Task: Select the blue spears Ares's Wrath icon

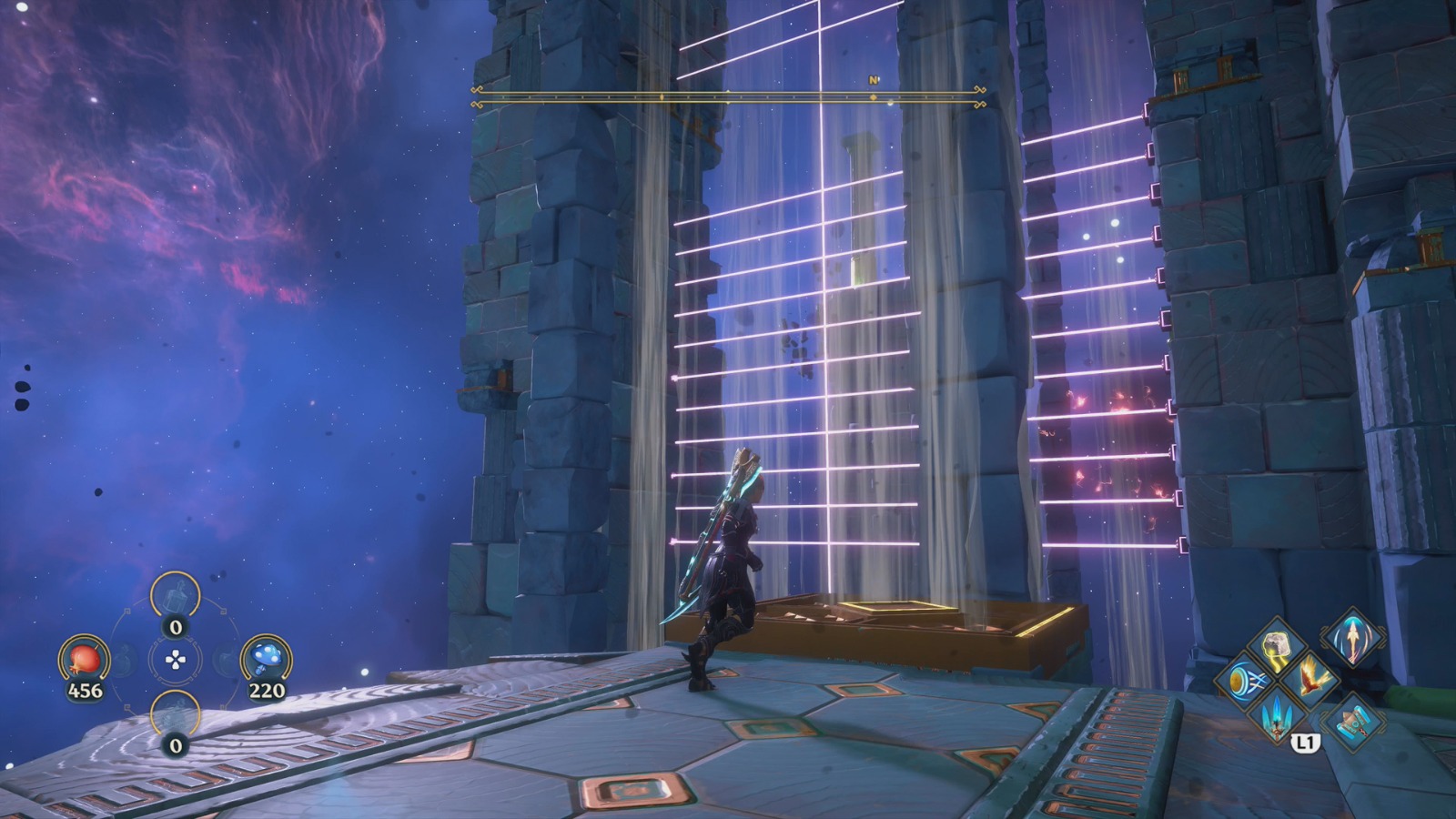Action: (1277, 719)
